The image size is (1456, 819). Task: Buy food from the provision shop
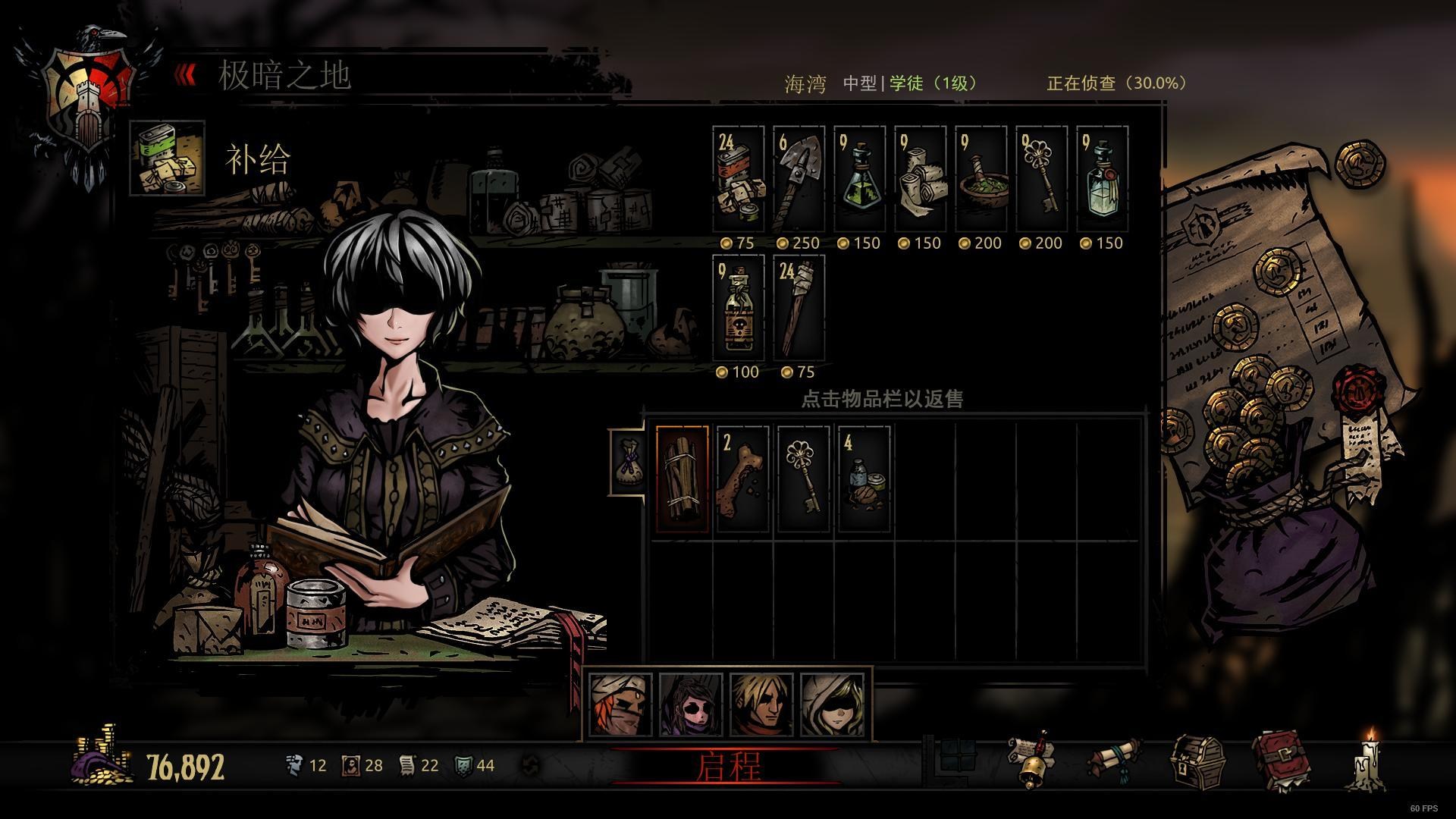pos(739,180)
